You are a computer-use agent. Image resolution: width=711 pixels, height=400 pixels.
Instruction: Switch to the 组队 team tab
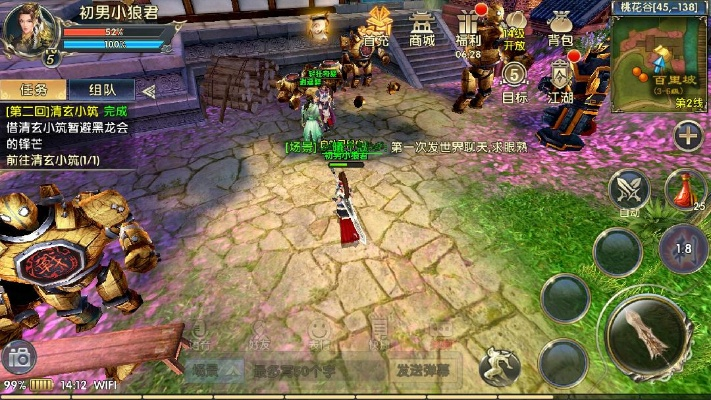click(101, 90)
